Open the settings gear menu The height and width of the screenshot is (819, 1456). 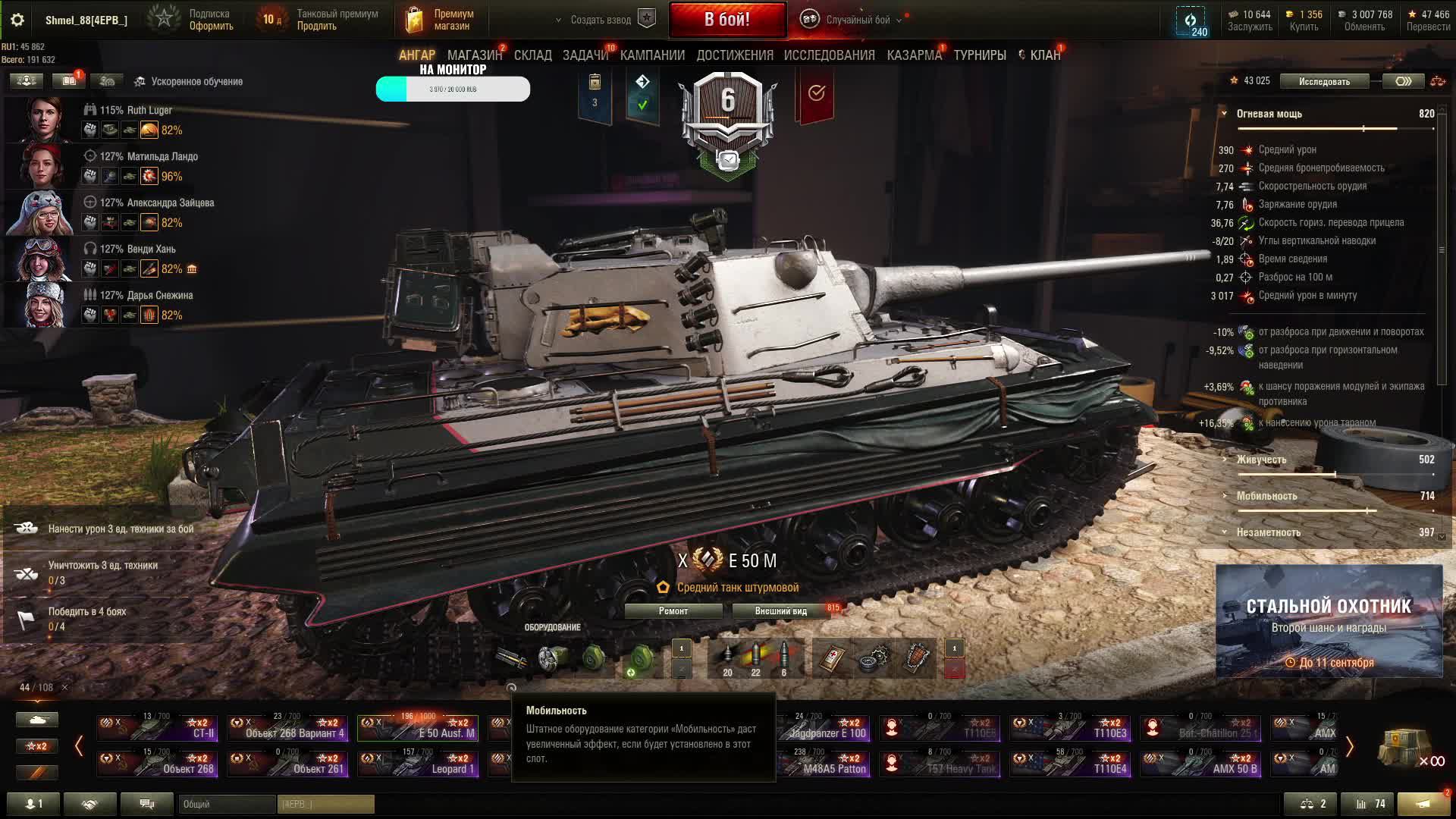pos(17,20)
